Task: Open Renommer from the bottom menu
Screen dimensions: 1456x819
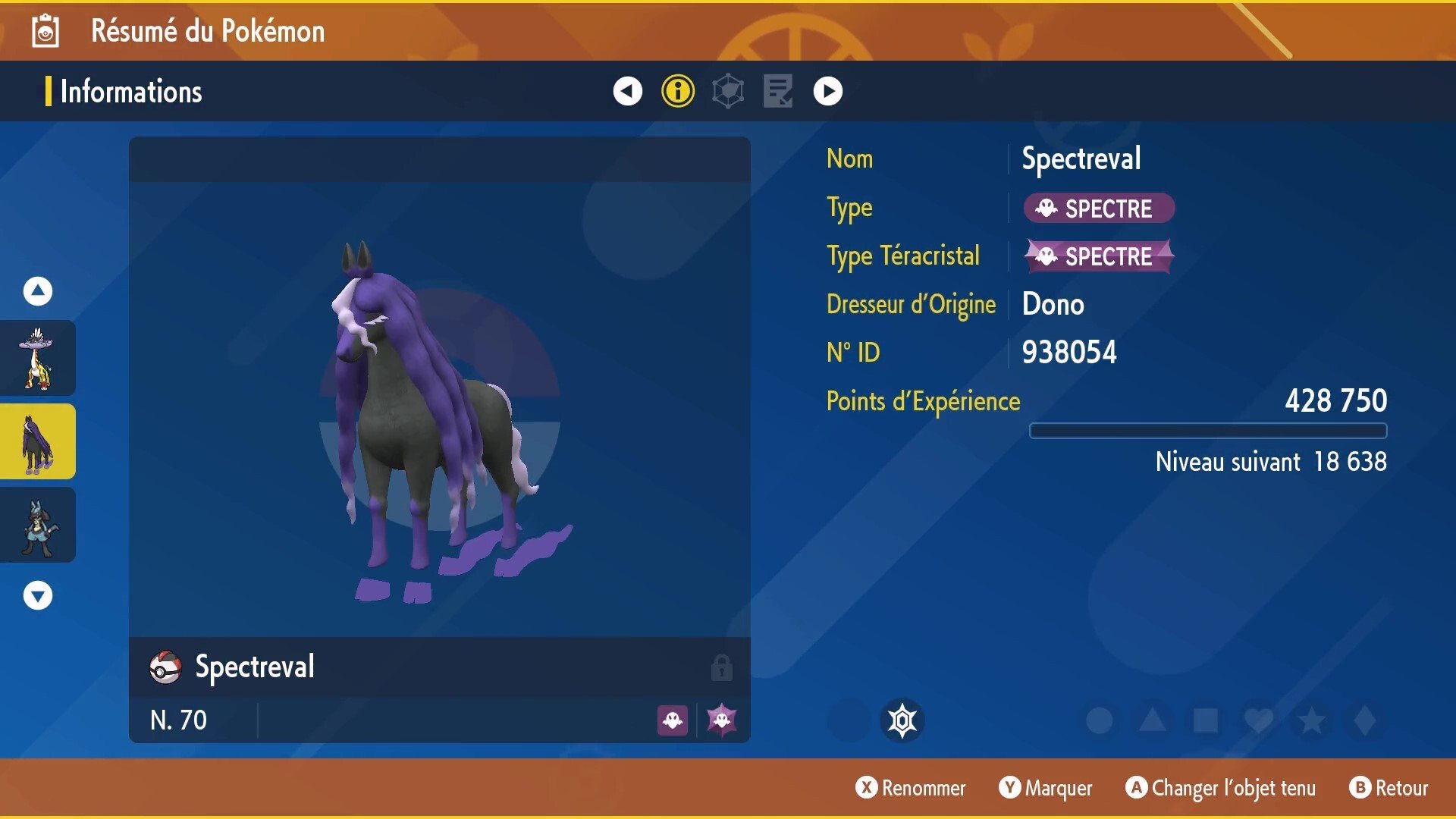Action: coord(912,788)
